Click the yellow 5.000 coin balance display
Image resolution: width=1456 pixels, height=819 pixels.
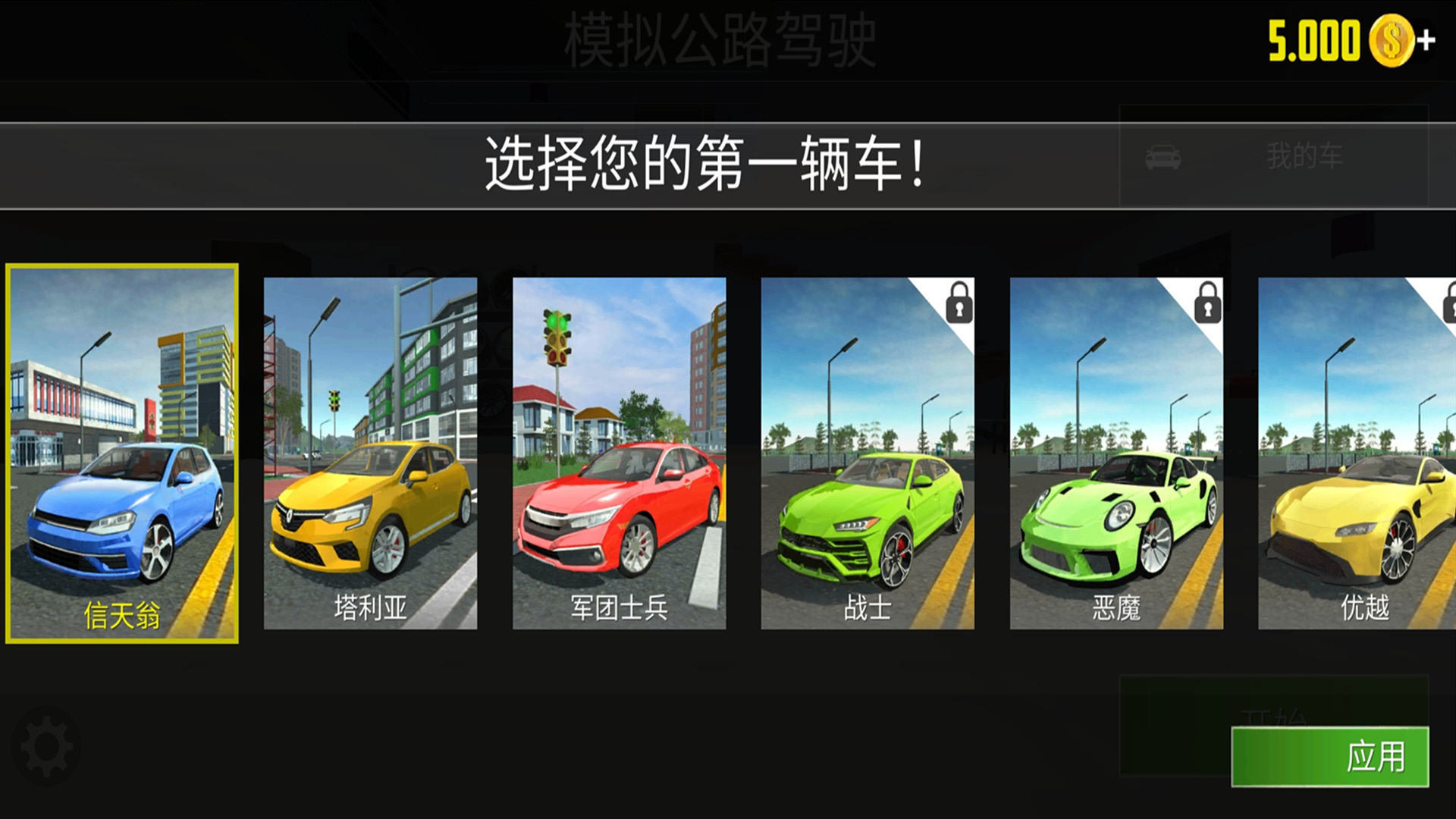click(1312, 36)
